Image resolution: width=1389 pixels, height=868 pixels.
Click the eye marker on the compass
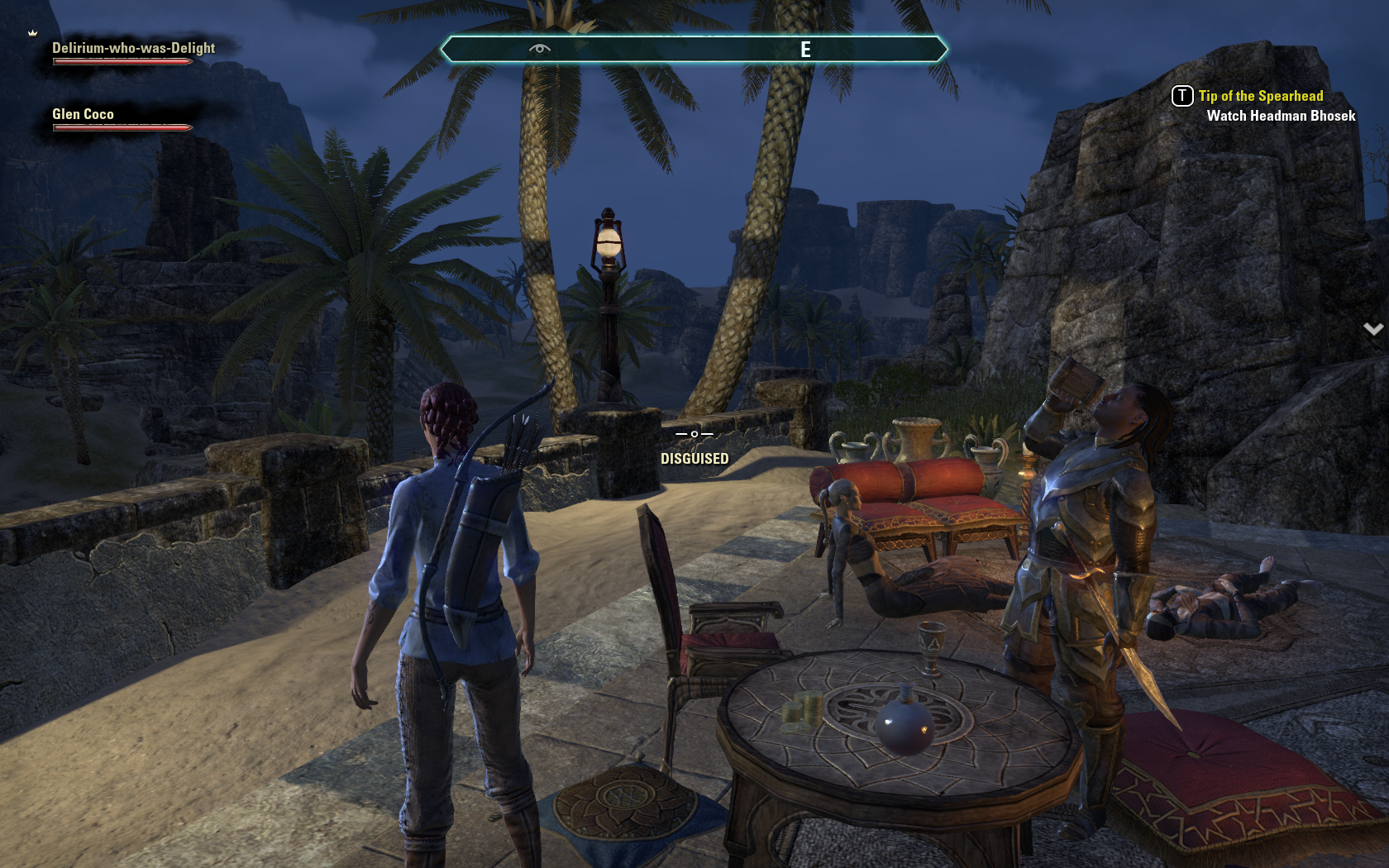539,49
